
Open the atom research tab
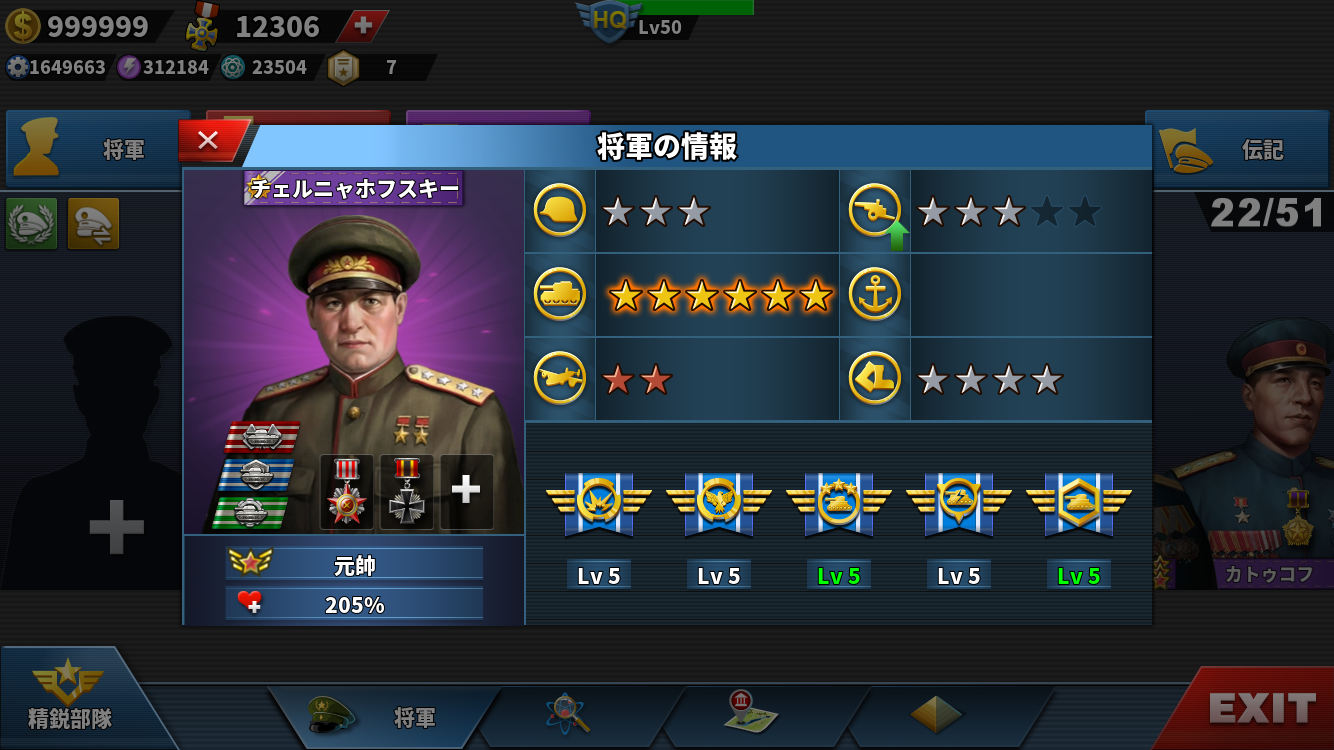(x=568, y=714)
